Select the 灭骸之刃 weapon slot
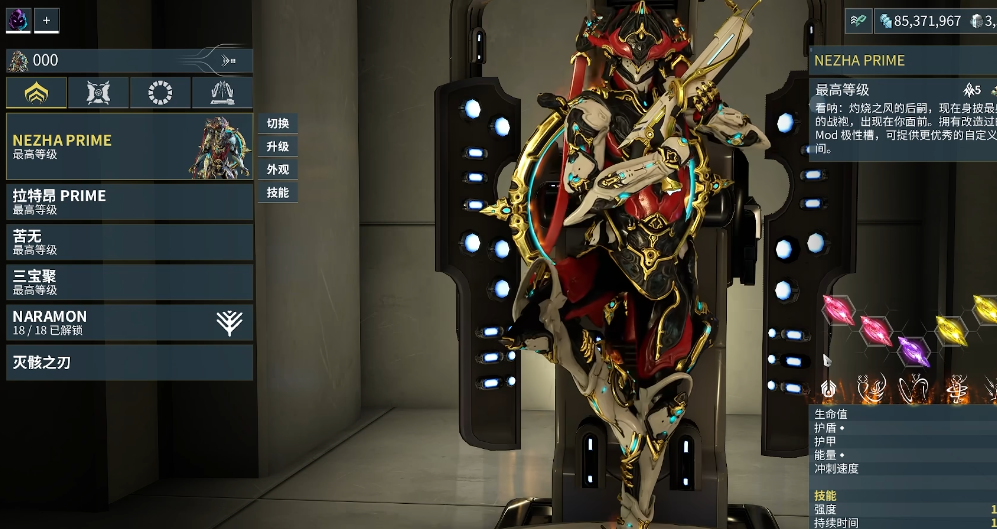 coord(129,362)
